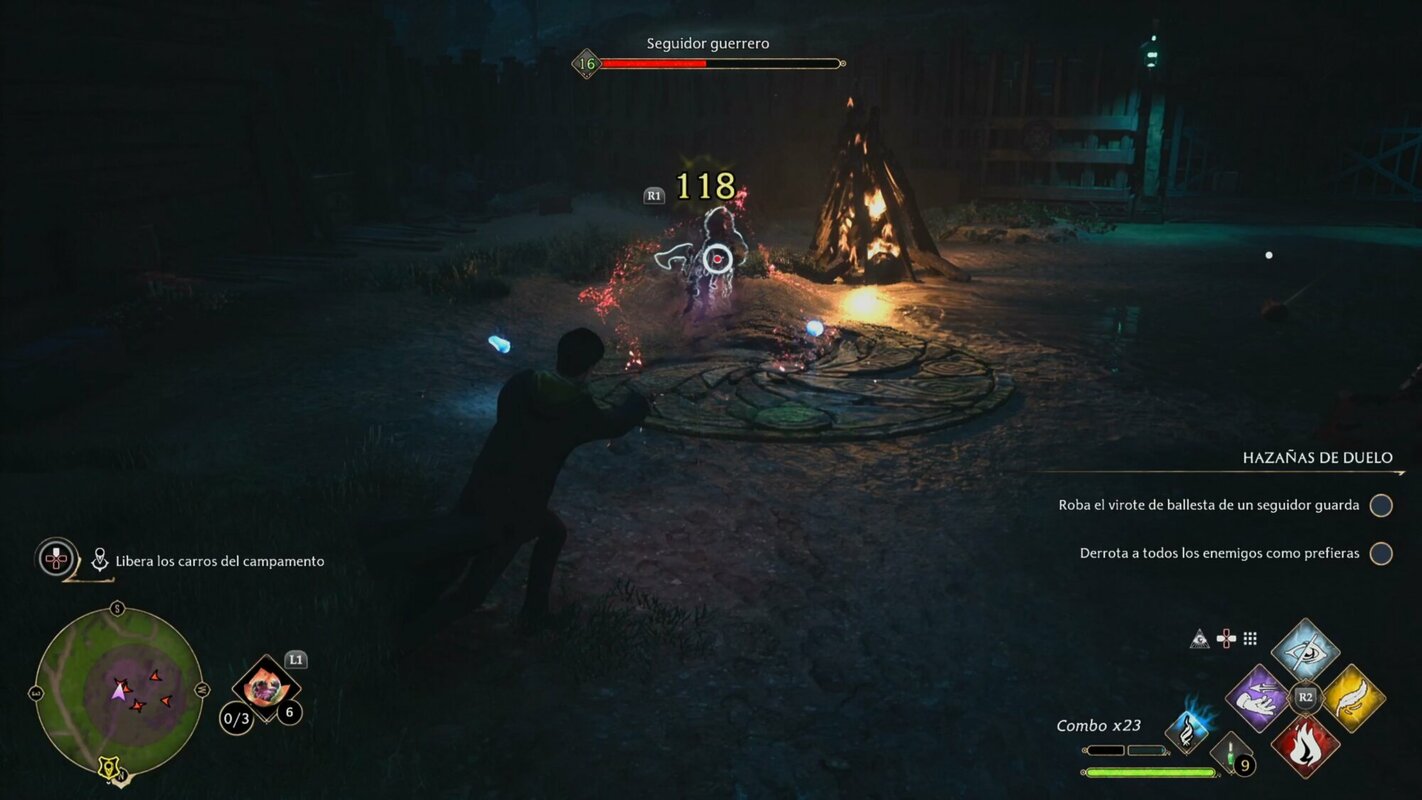
Task: Toggle the enemy lock-on target reticle
Action: coord(716,260)
